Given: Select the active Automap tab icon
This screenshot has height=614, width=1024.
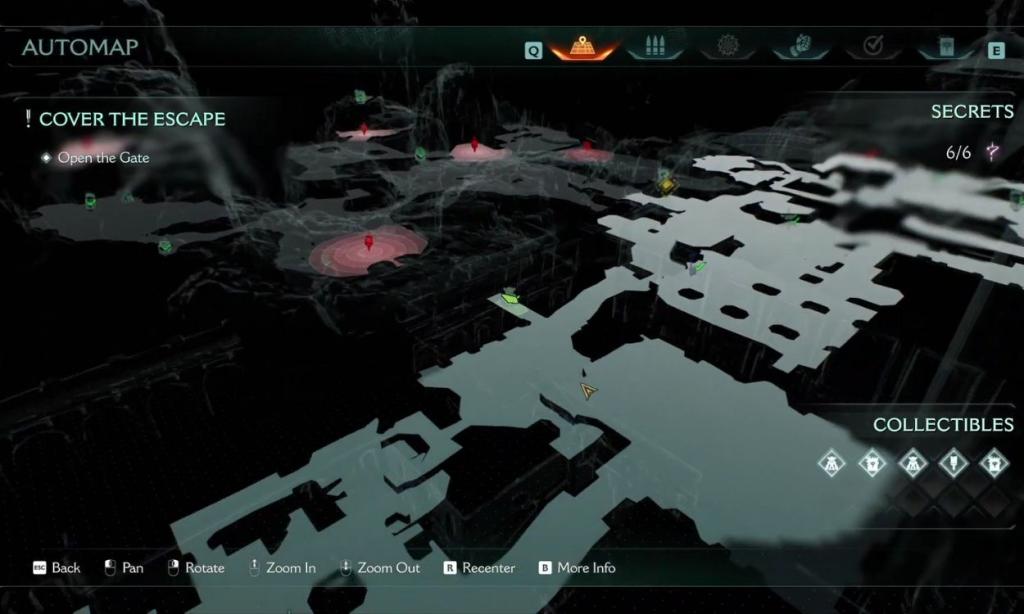Looking at the screenshot, I should (x=582, y=46).
